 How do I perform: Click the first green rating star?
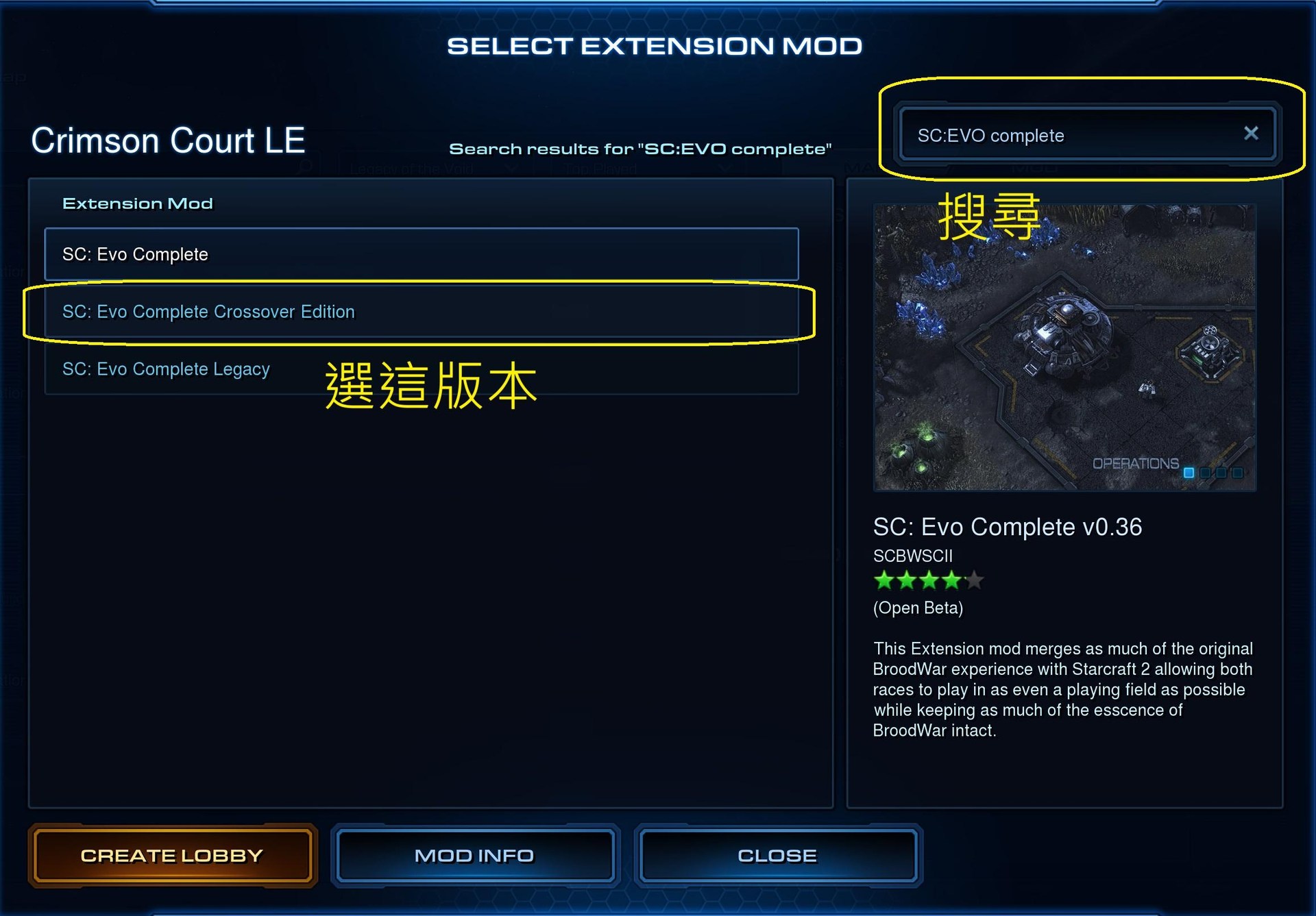tap(883, 580)
